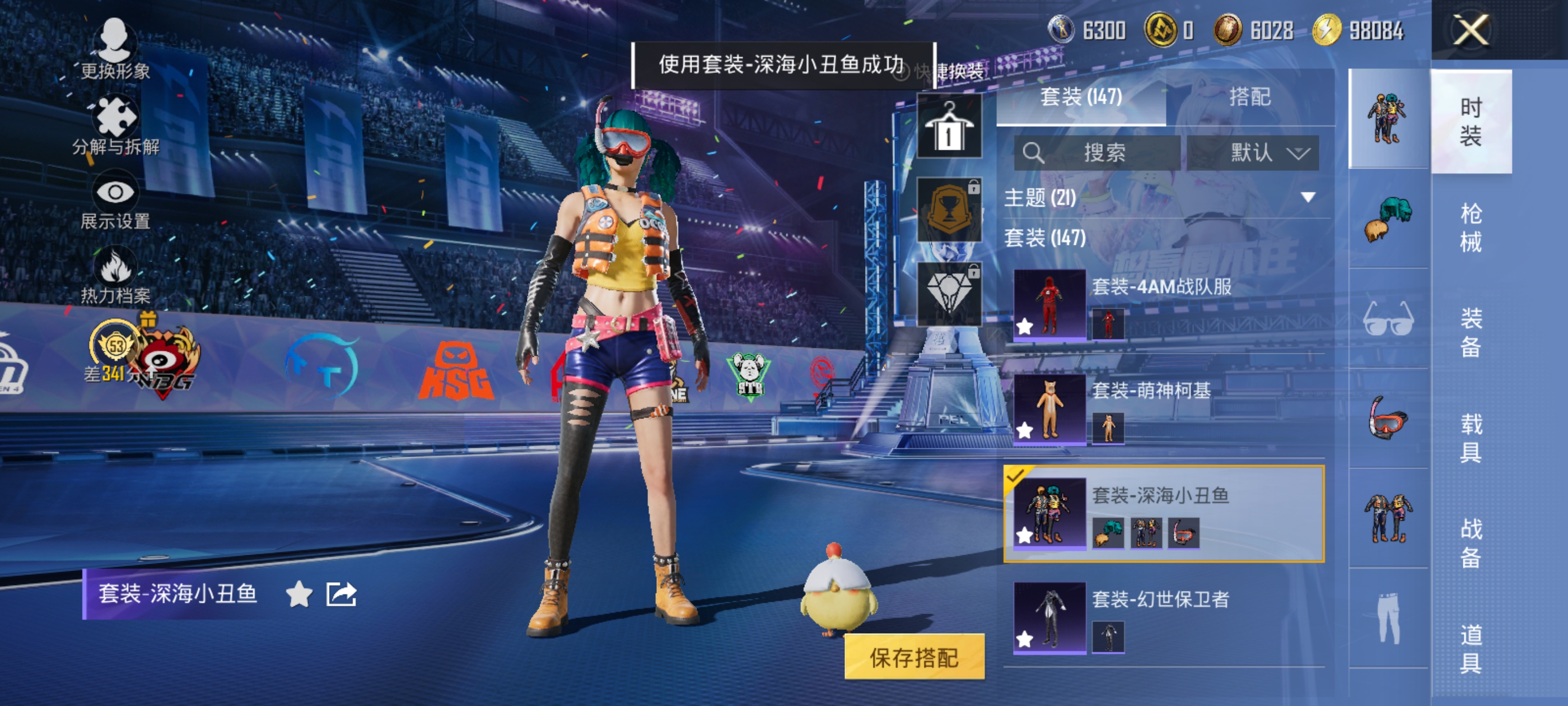1568x706 pixels.
Task: Click the 搜索 search field
Action: tap(1097, 152)
